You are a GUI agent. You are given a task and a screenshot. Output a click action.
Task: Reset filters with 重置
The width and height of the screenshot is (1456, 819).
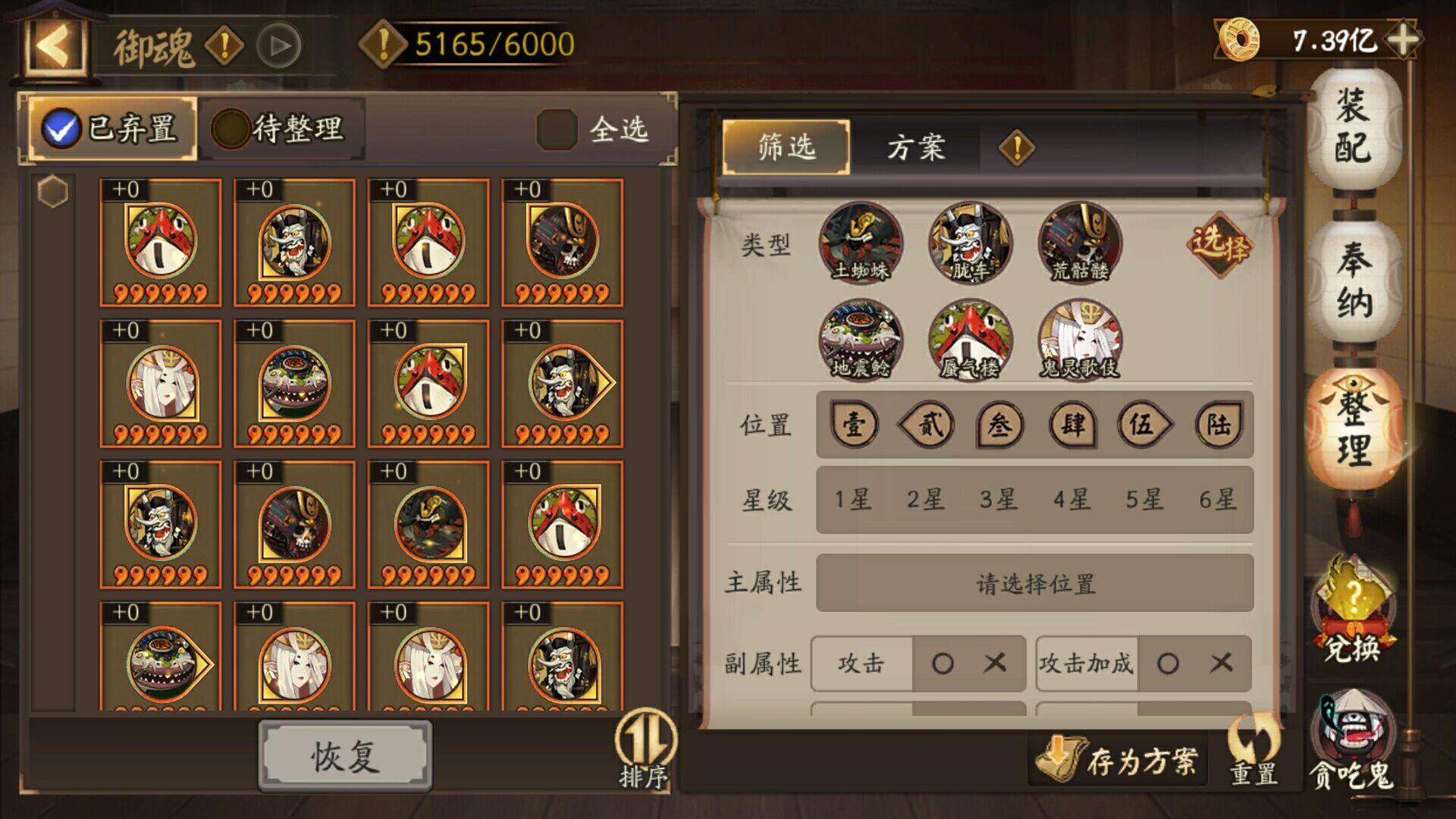tap(1254, 752)
